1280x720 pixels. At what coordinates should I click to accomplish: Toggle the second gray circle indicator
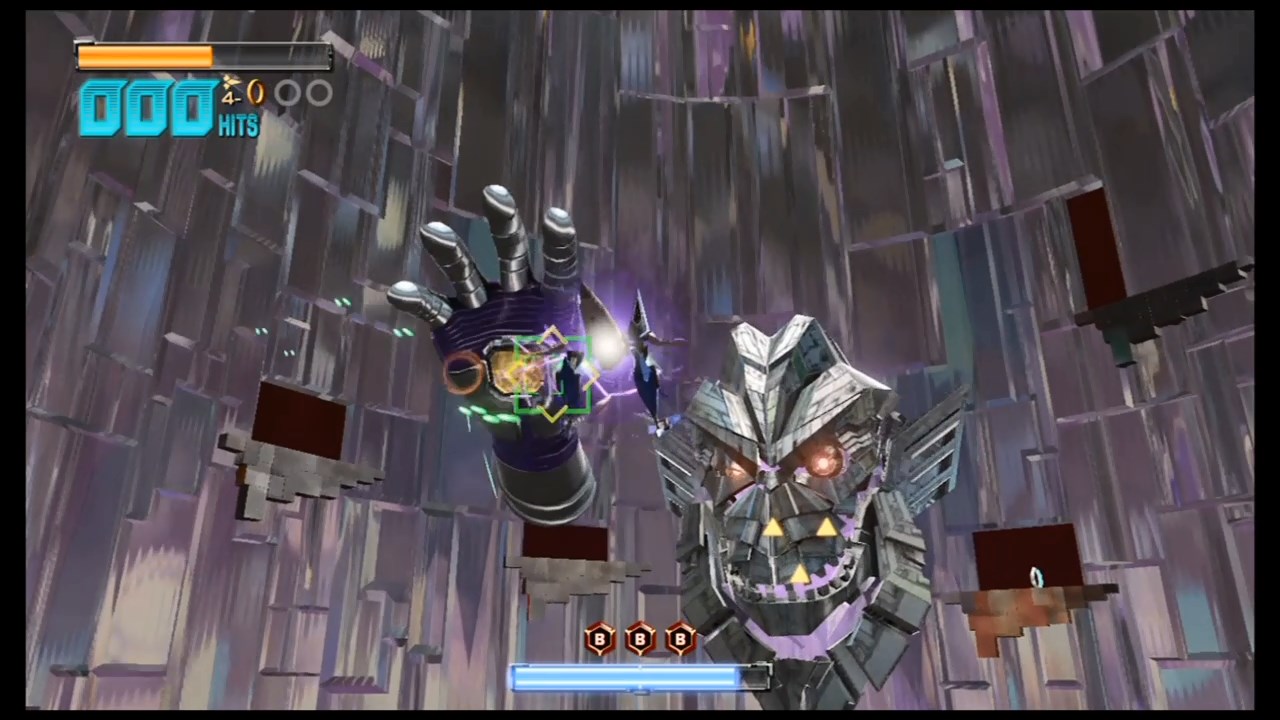click(x=318, y=93)
